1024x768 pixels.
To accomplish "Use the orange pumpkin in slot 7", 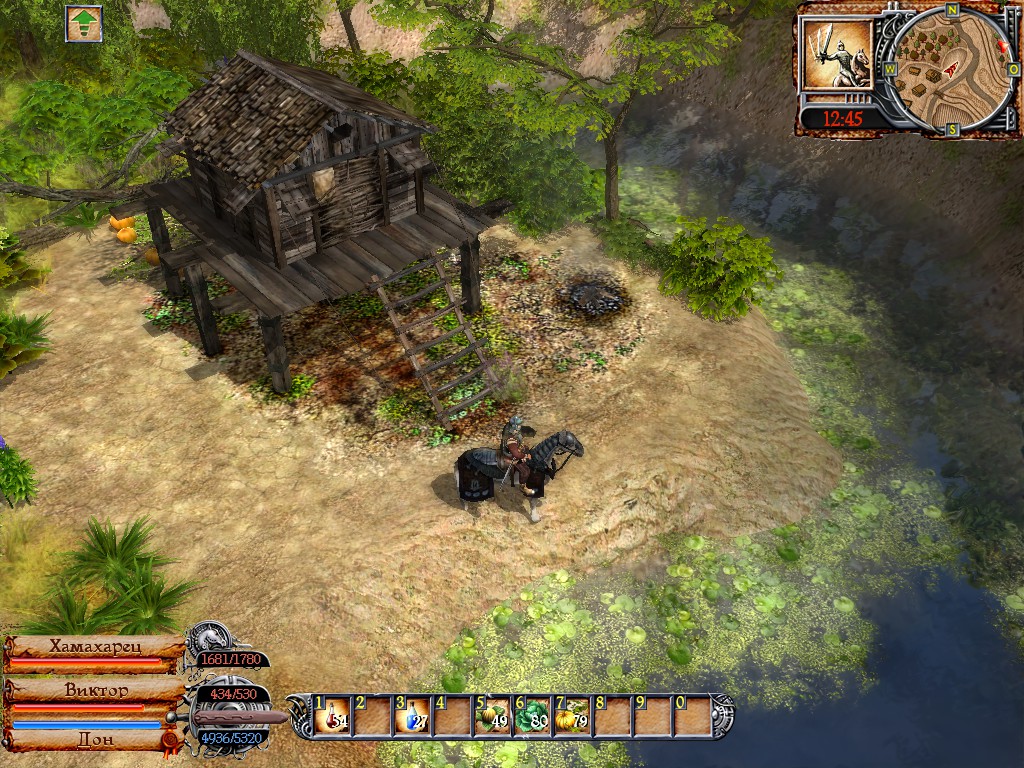I will tap(572, 717).
